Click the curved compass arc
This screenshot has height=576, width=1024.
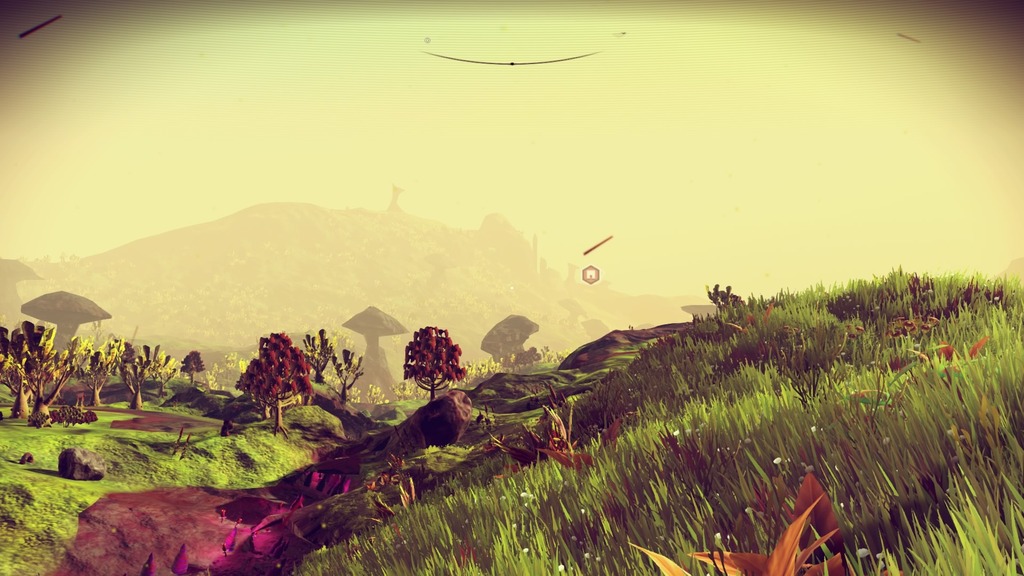pyautogui.click(x=511, y=62)
